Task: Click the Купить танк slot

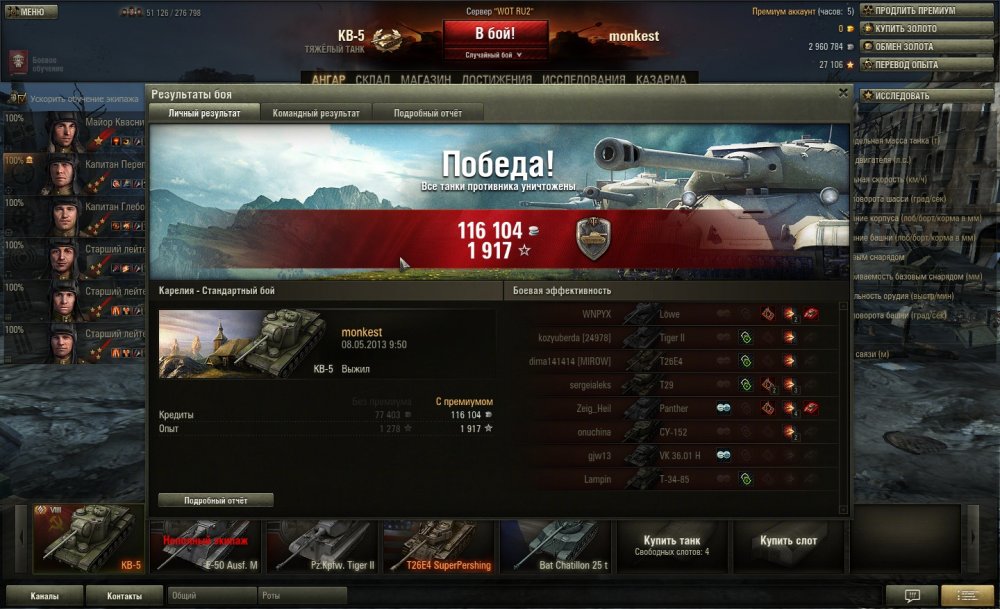Action: tap(671, 545)
